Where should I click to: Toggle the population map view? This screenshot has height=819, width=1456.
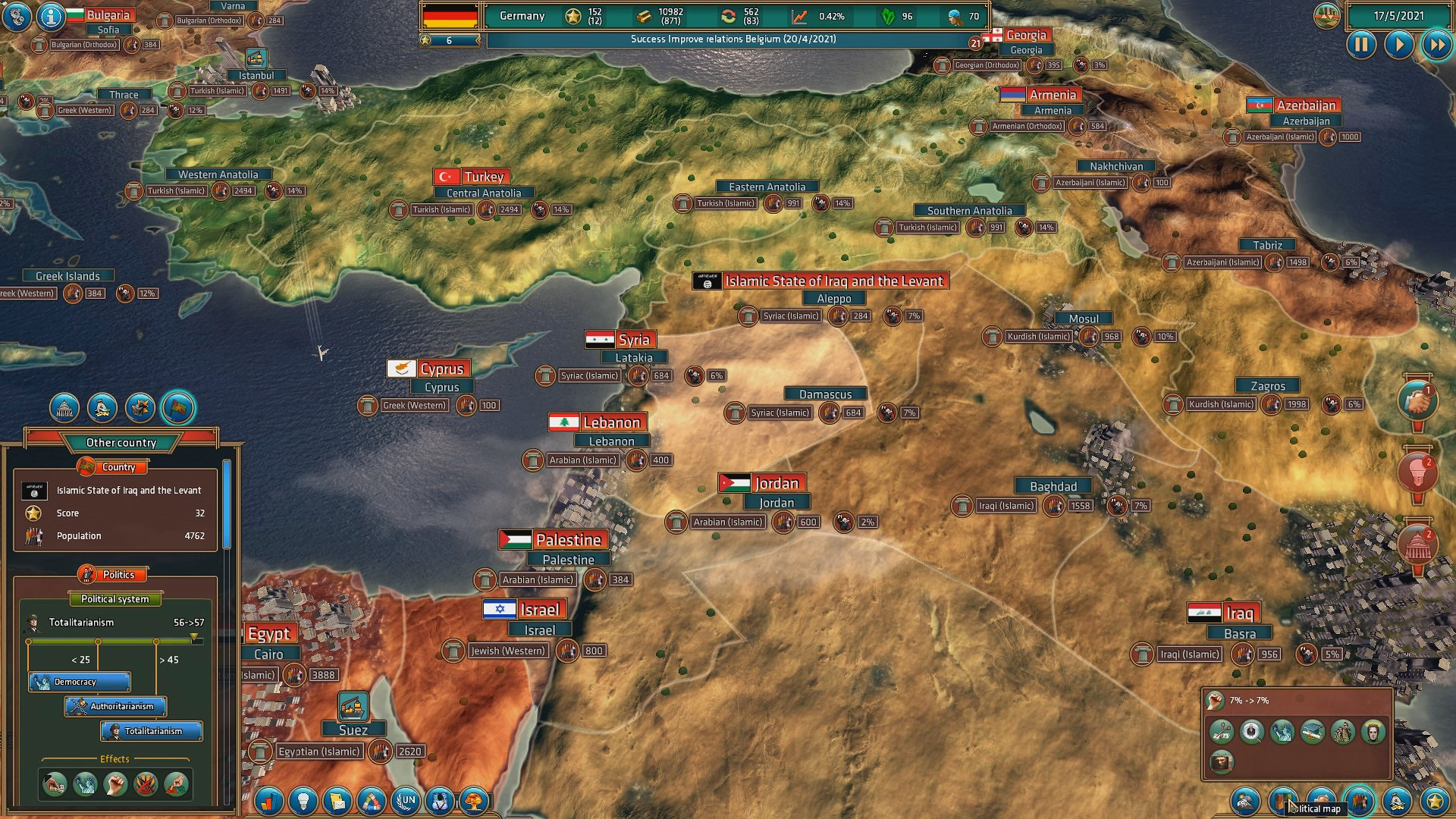point(1361,801)
